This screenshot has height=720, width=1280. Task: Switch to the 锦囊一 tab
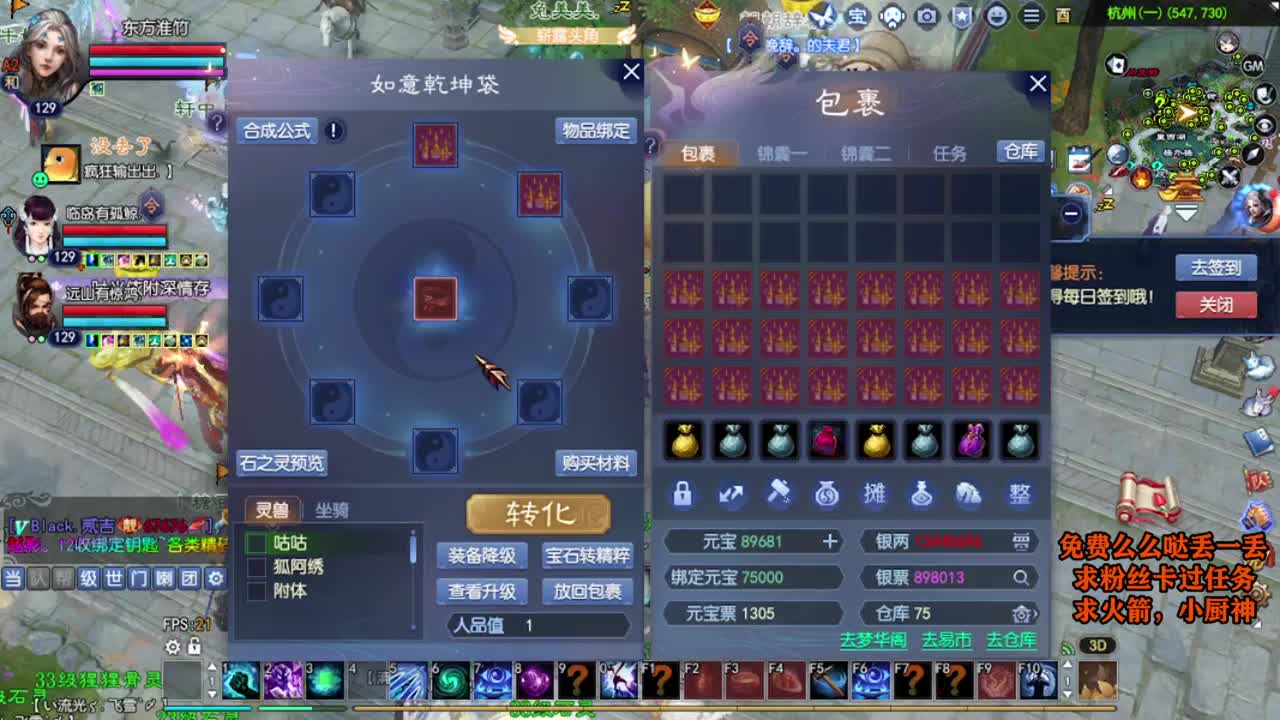click(x=782, y=150)
